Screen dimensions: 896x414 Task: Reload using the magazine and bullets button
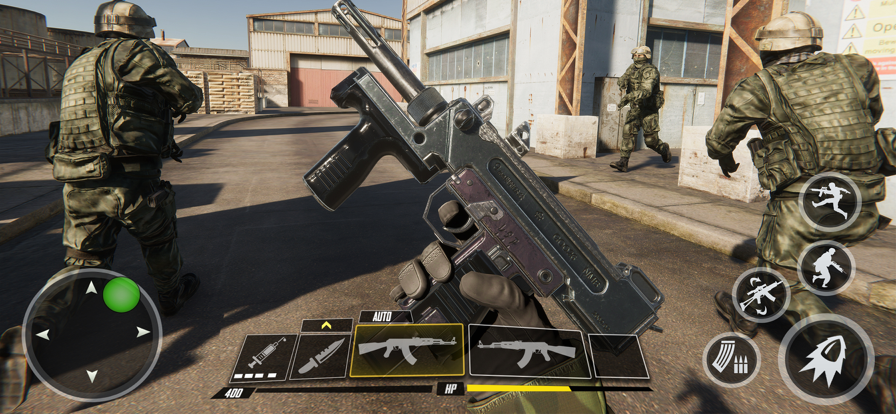point(731,360)
